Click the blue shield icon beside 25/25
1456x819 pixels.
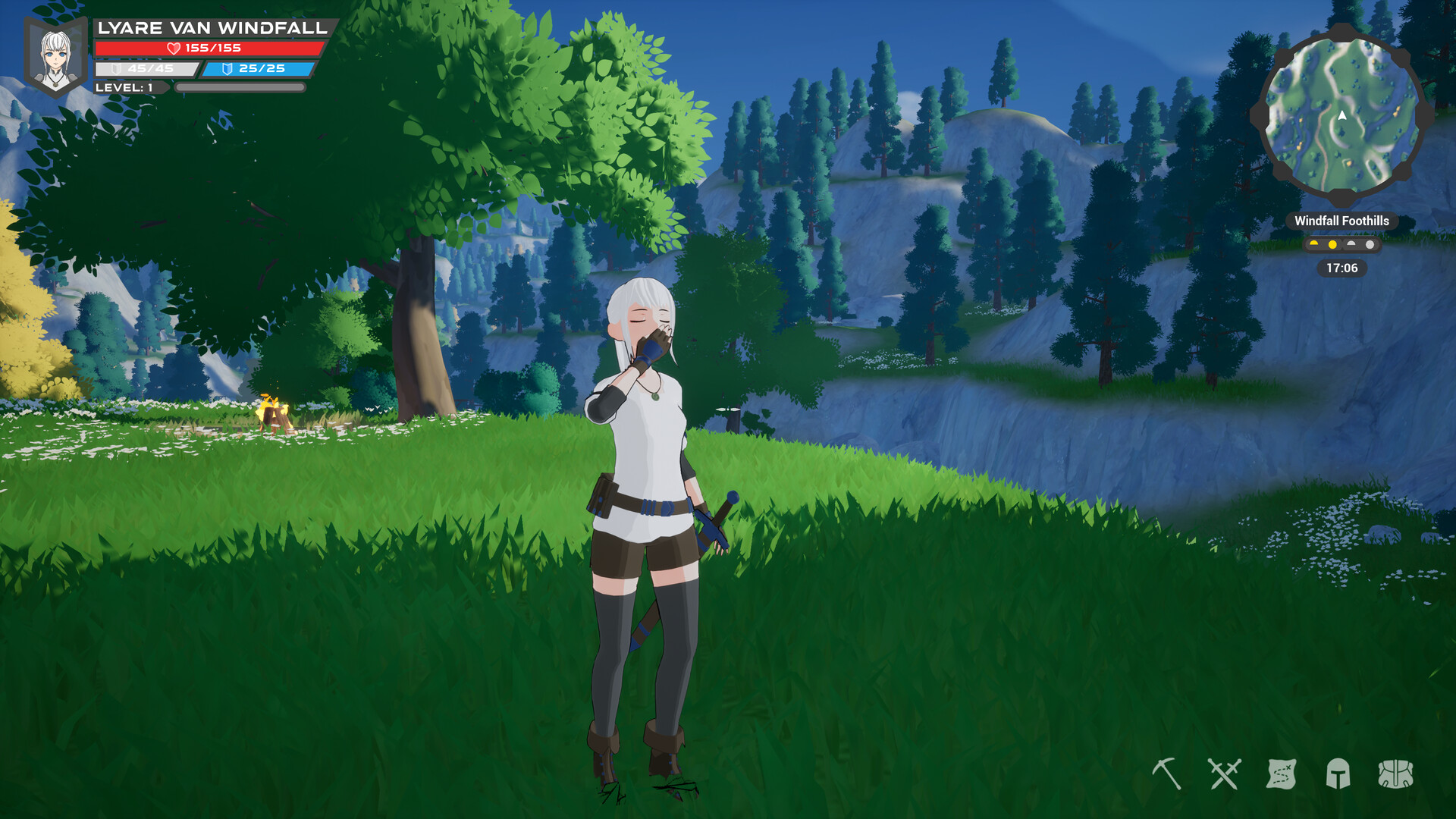(227, 69)
